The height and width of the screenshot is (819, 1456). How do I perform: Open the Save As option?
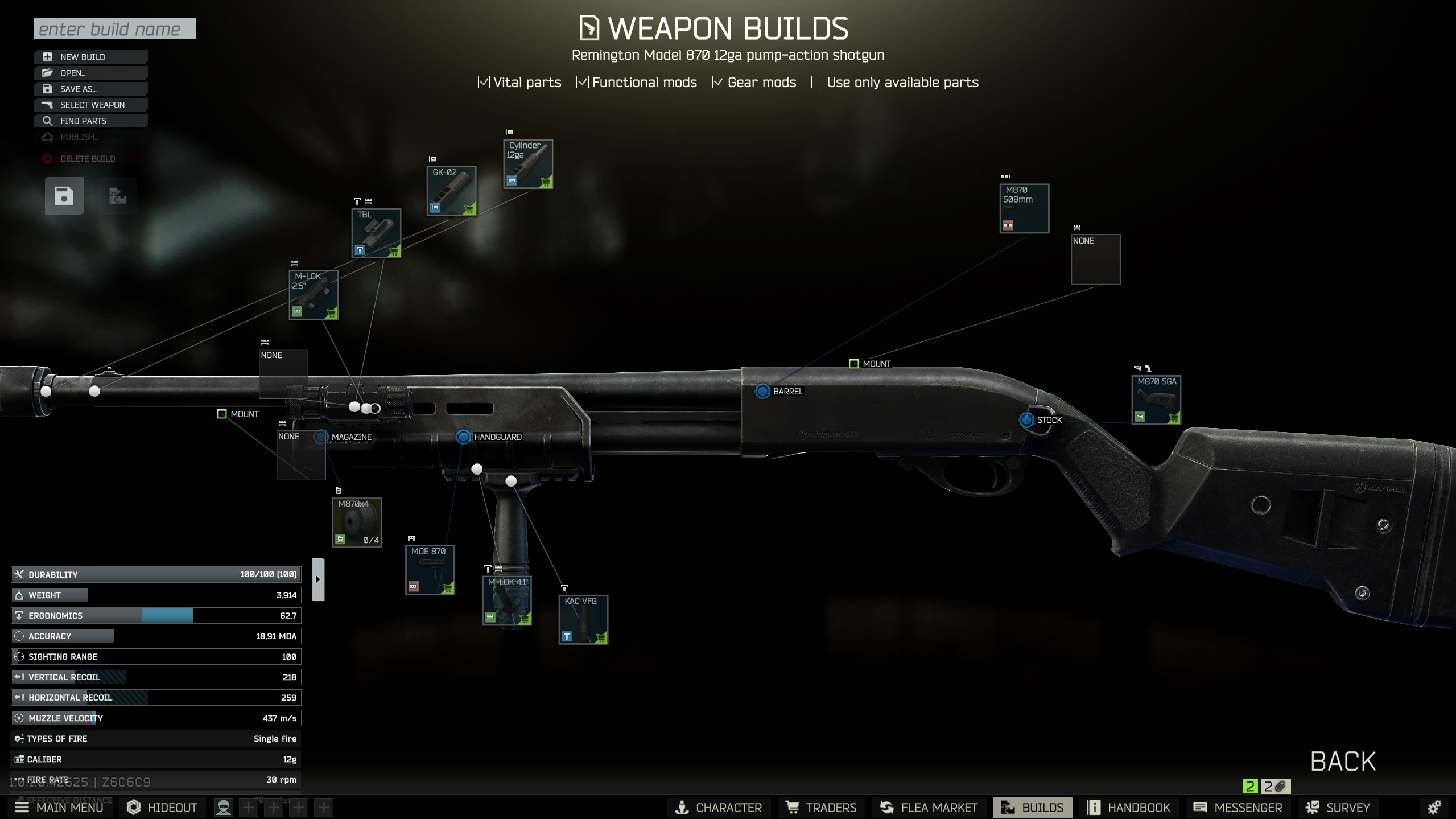(91, 89)
